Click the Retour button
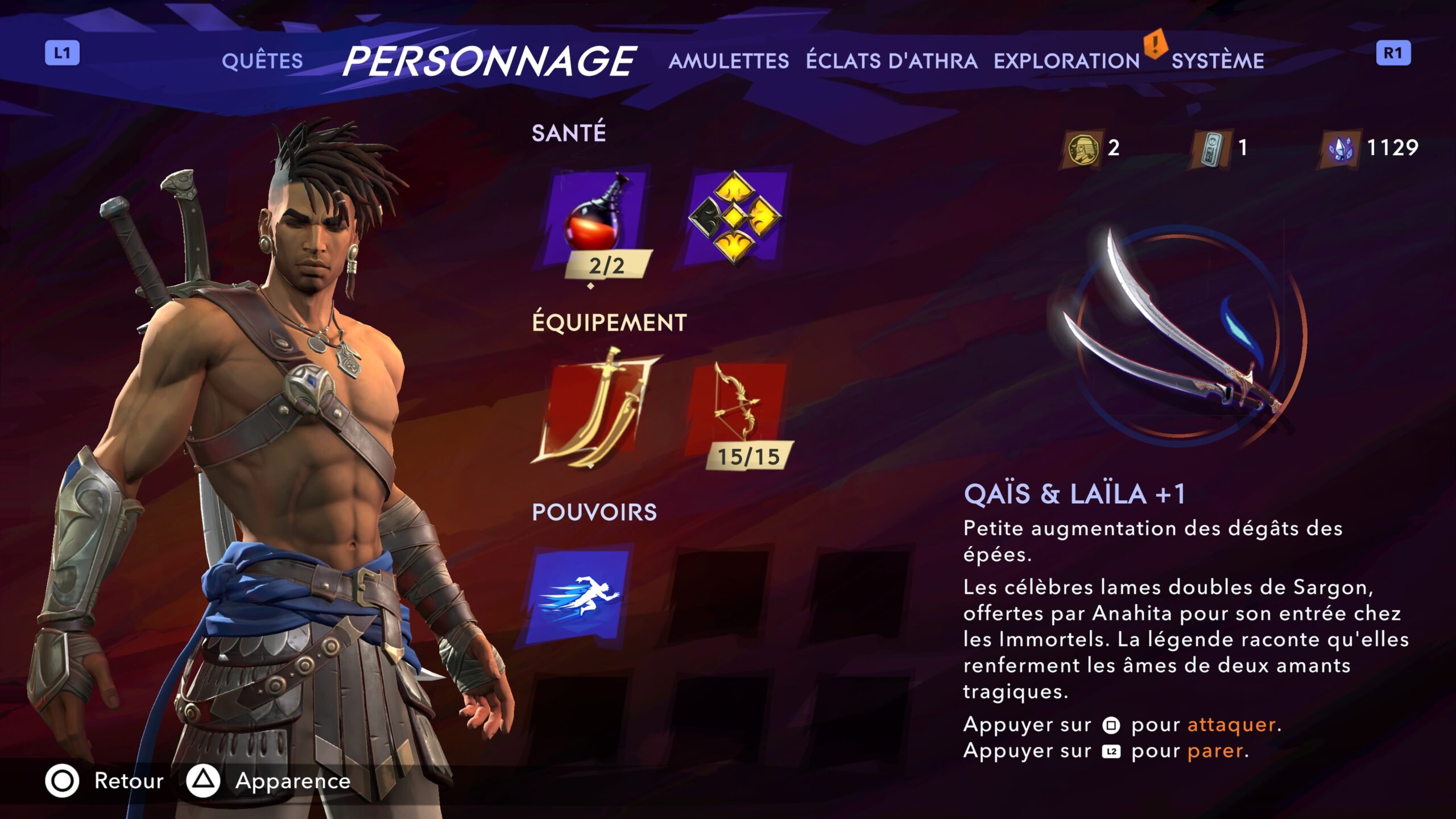The image size is (1456, 819). [x=105, y=781]
